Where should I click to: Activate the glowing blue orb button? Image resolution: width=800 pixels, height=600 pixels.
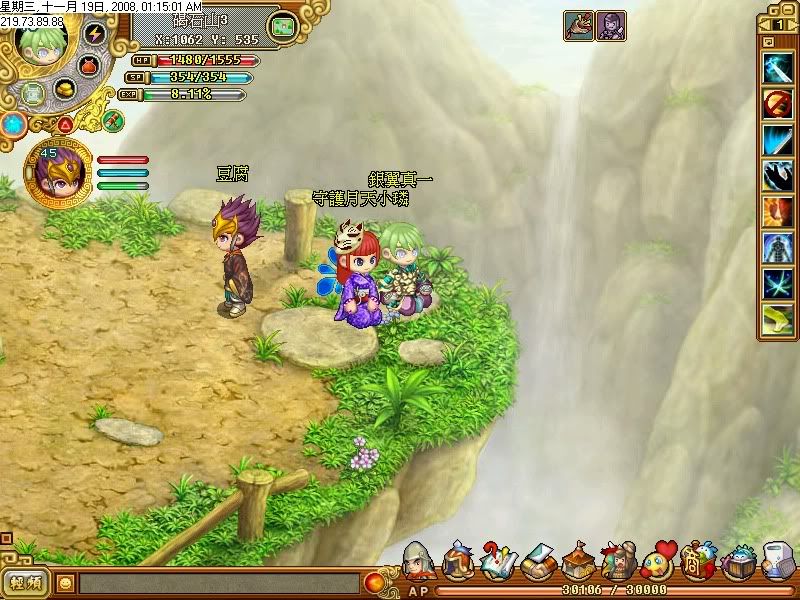[13, 125]
